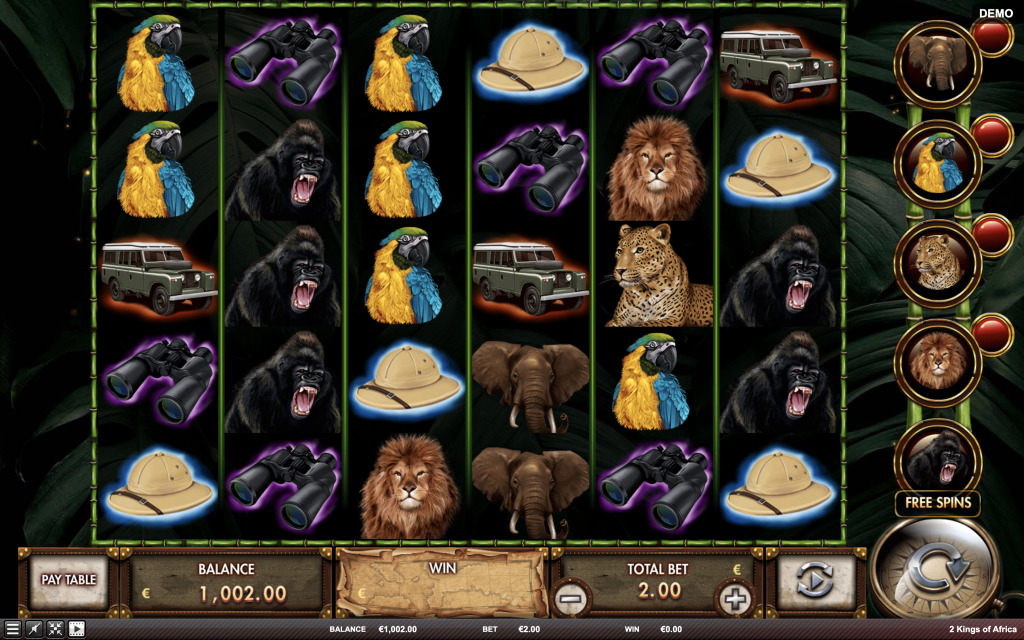Select the parrot medallion

(937, 163)
